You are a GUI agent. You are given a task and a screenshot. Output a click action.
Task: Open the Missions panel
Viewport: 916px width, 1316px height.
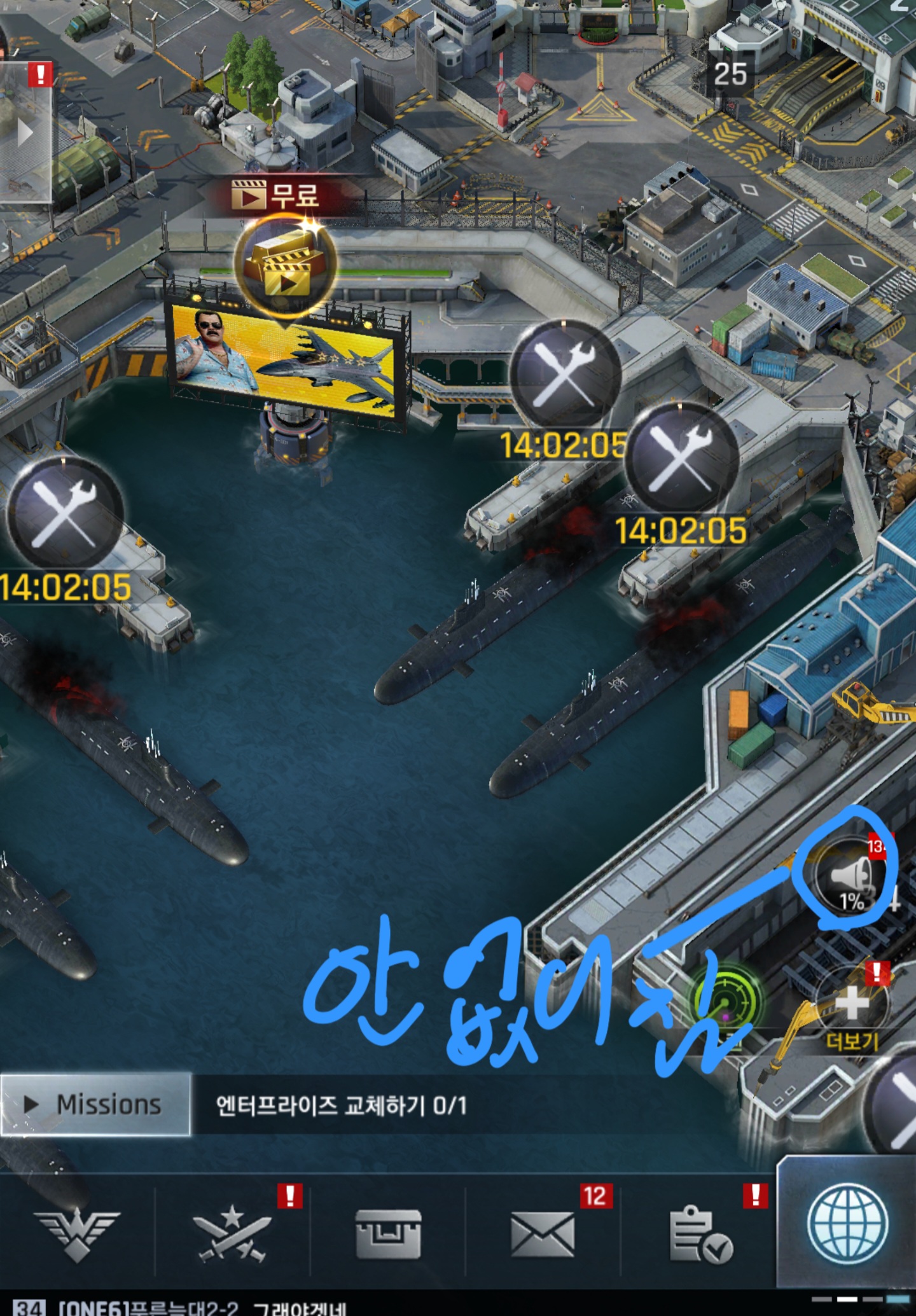[x=95, y=1104]
